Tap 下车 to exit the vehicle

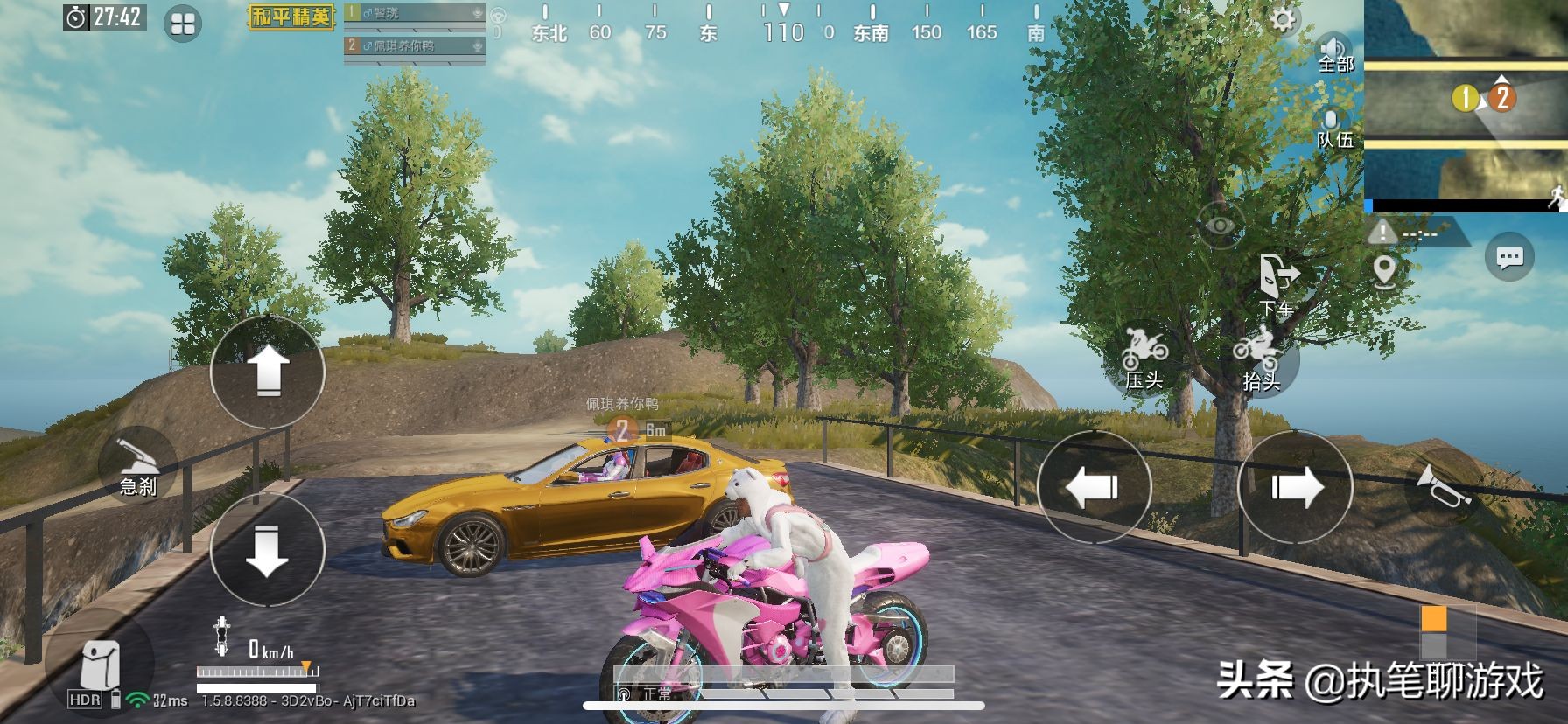pyautogui.click(x=1277, y=284)
